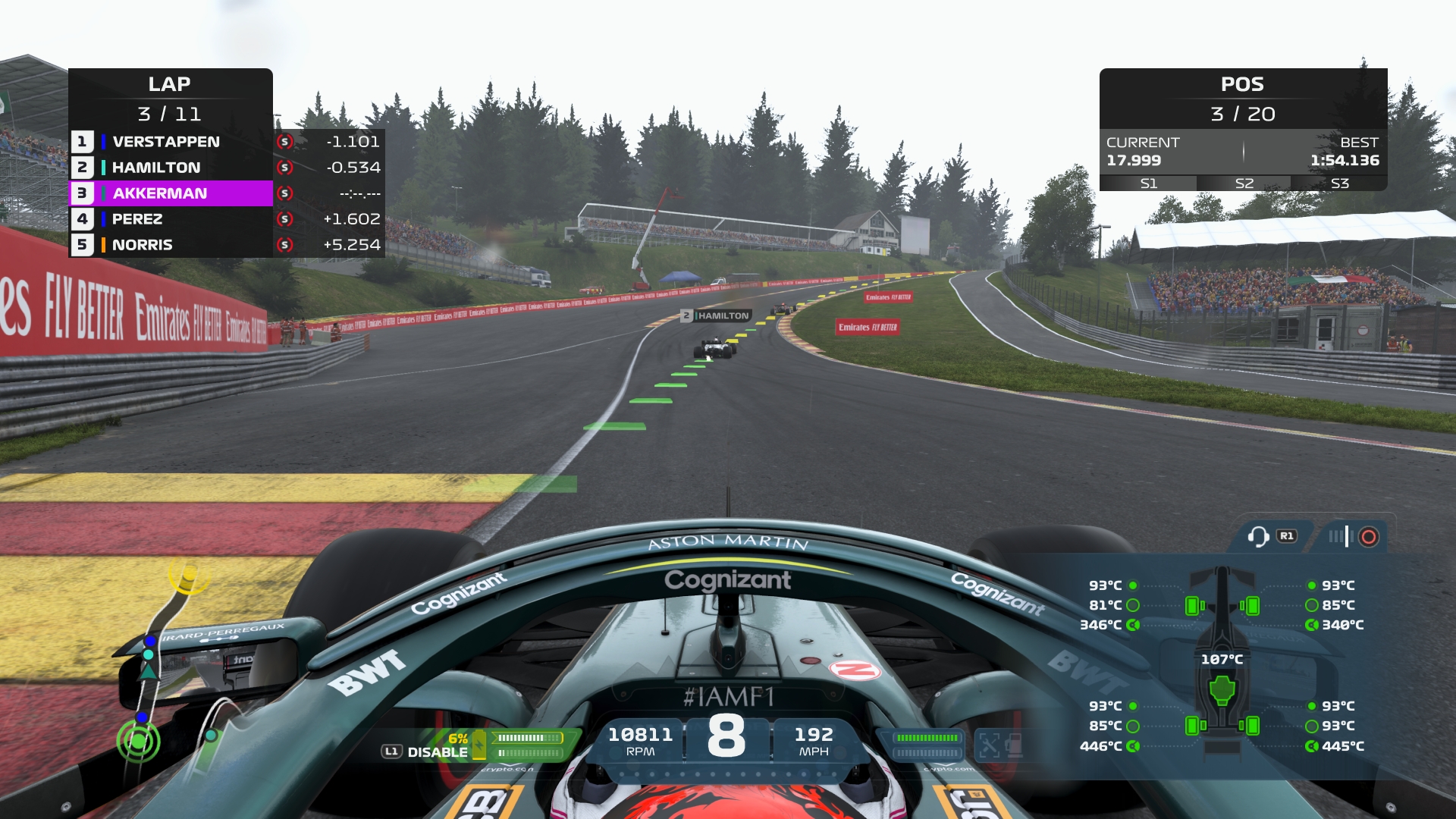Select the radio headset icon
This screenshot has height=819, width=1456.
(1259, 535)
